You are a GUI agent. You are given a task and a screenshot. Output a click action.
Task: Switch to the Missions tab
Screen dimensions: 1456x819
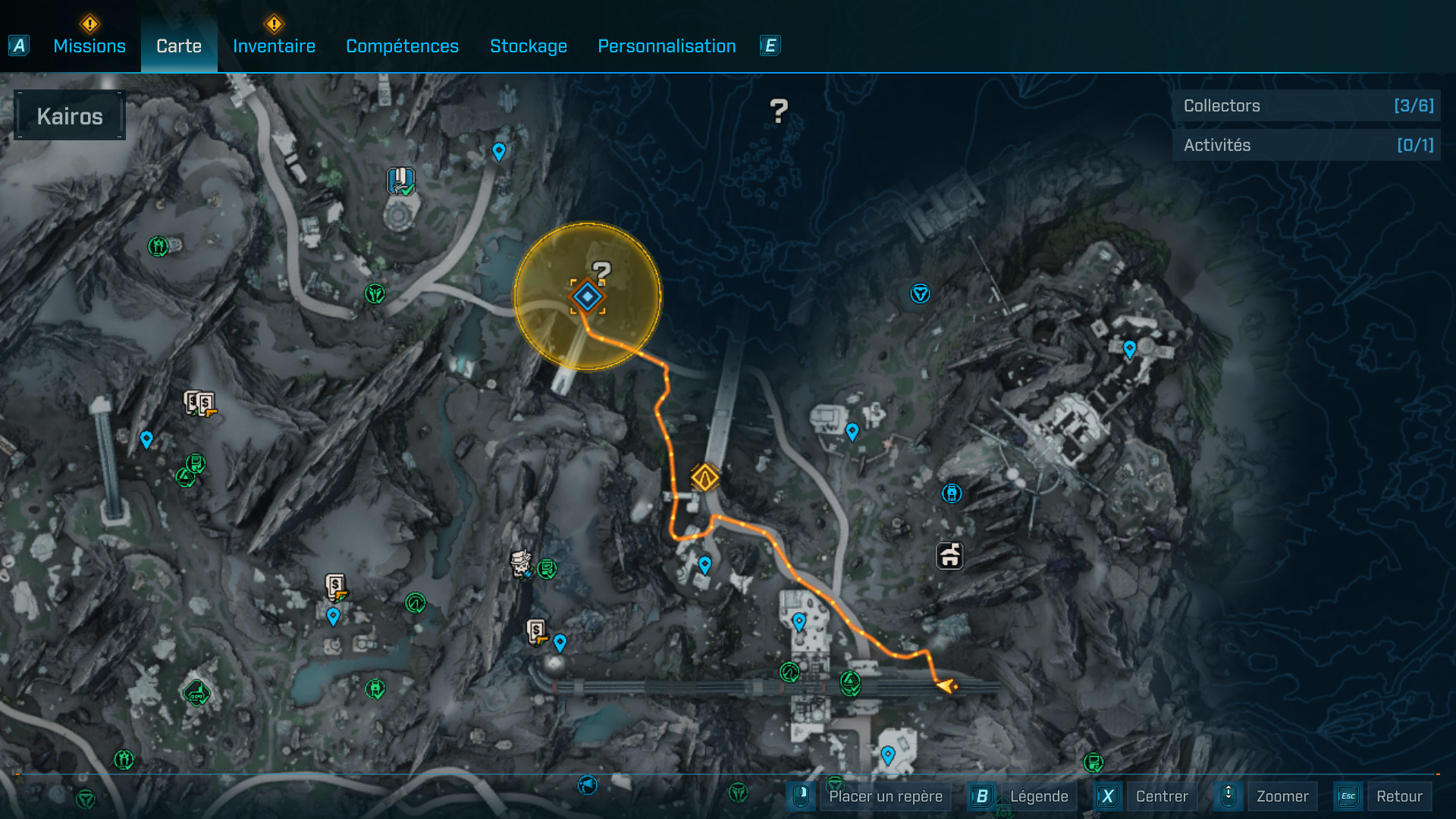tap(89, 46)
